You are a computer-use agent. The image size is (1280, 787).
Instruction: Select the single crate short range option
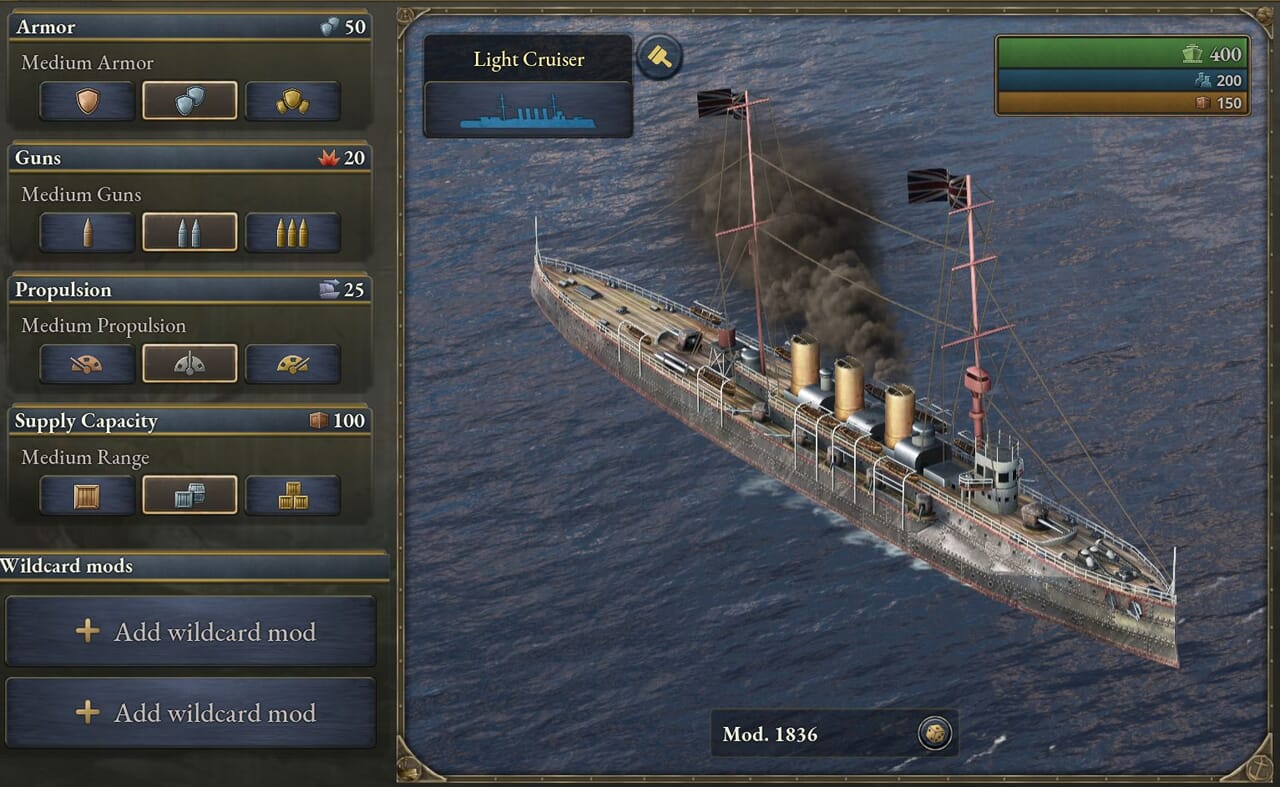tap(87, 495)
